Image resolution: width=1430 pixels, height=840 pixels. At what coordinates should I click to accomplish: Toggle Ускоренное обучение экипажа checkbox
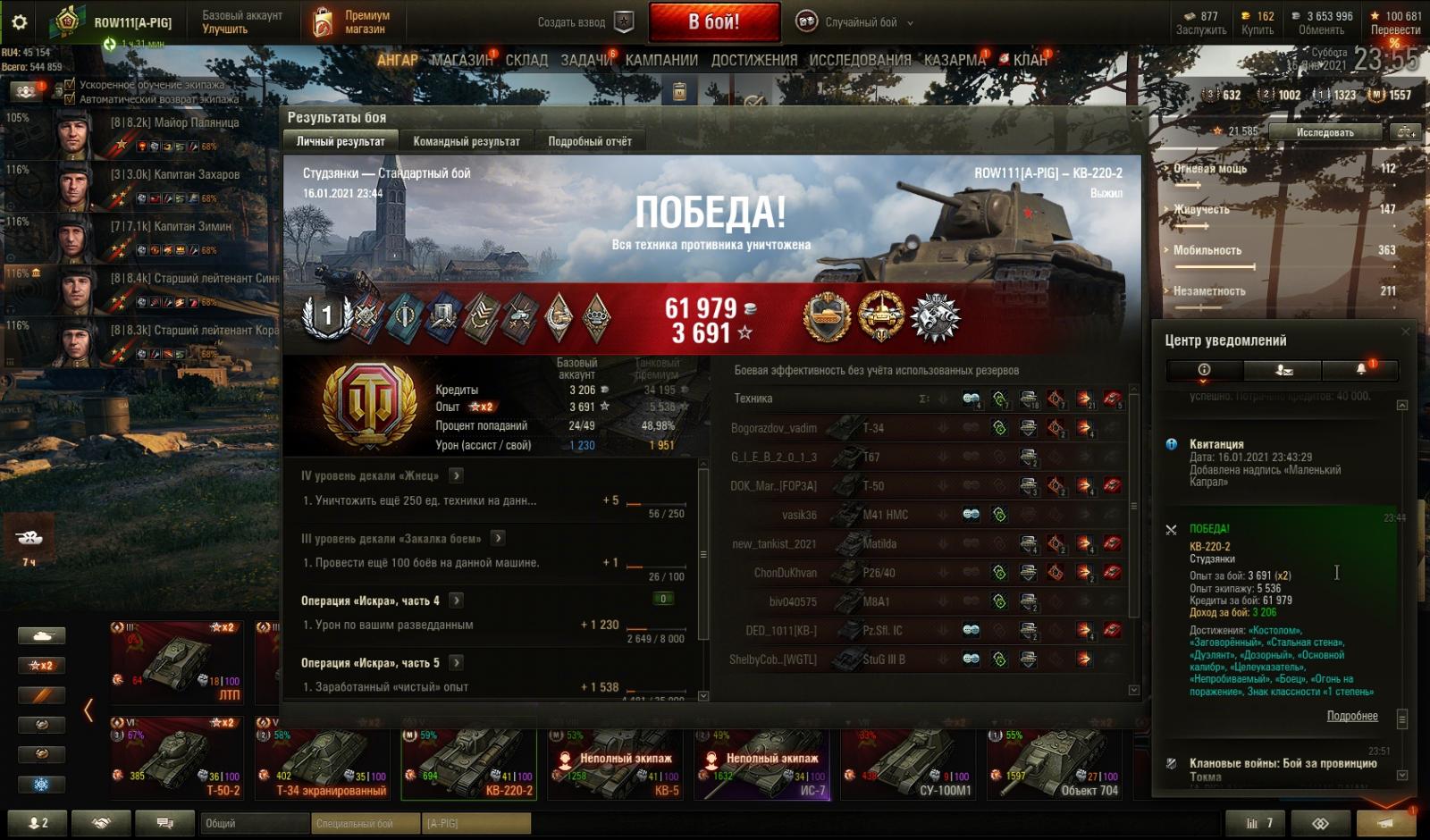coord(70,85)
